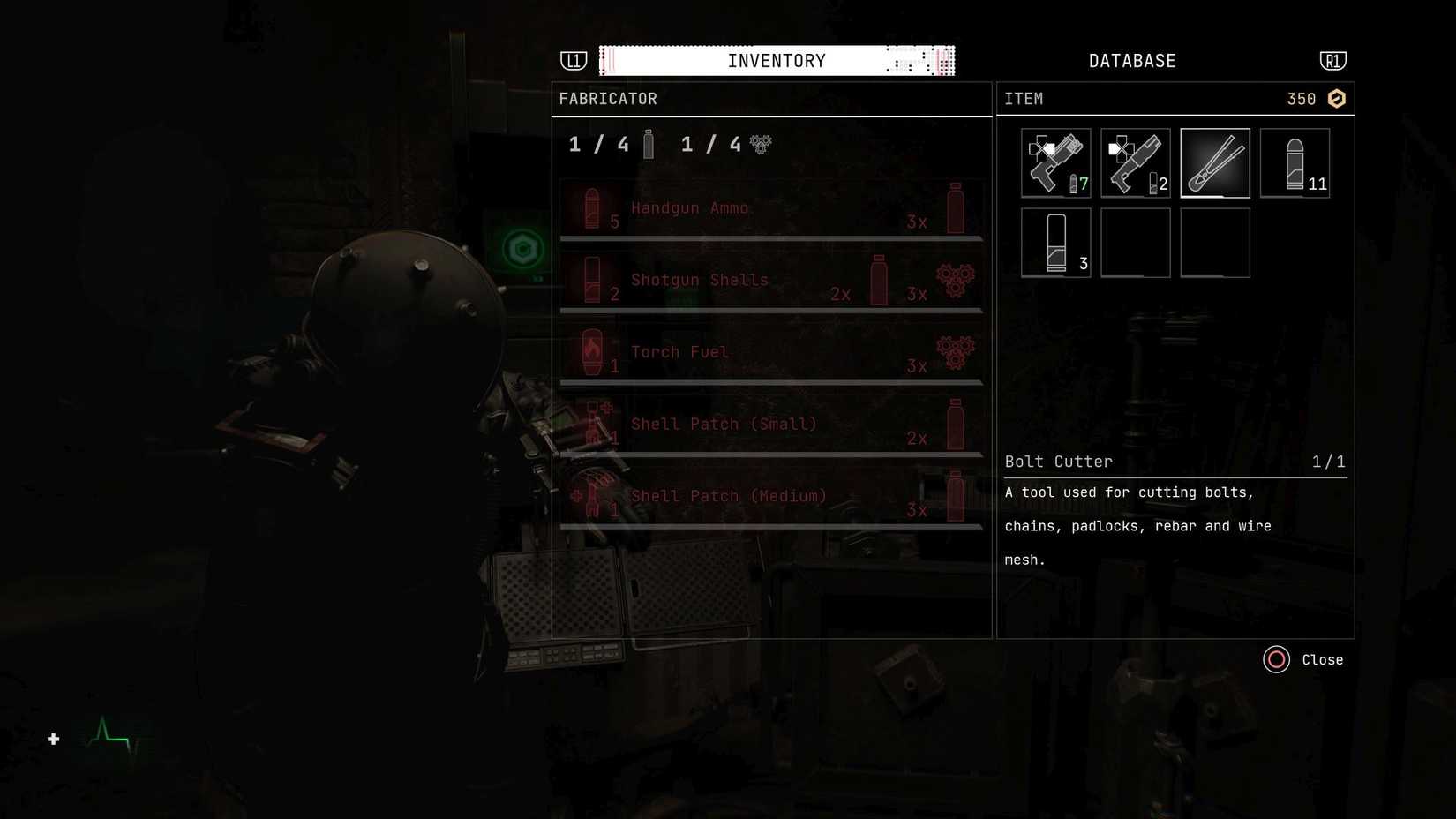Screen dimensions: 1456x819
Task: Click the bottle icon on the Handgun Ammo row
Action: click(956, 209)
